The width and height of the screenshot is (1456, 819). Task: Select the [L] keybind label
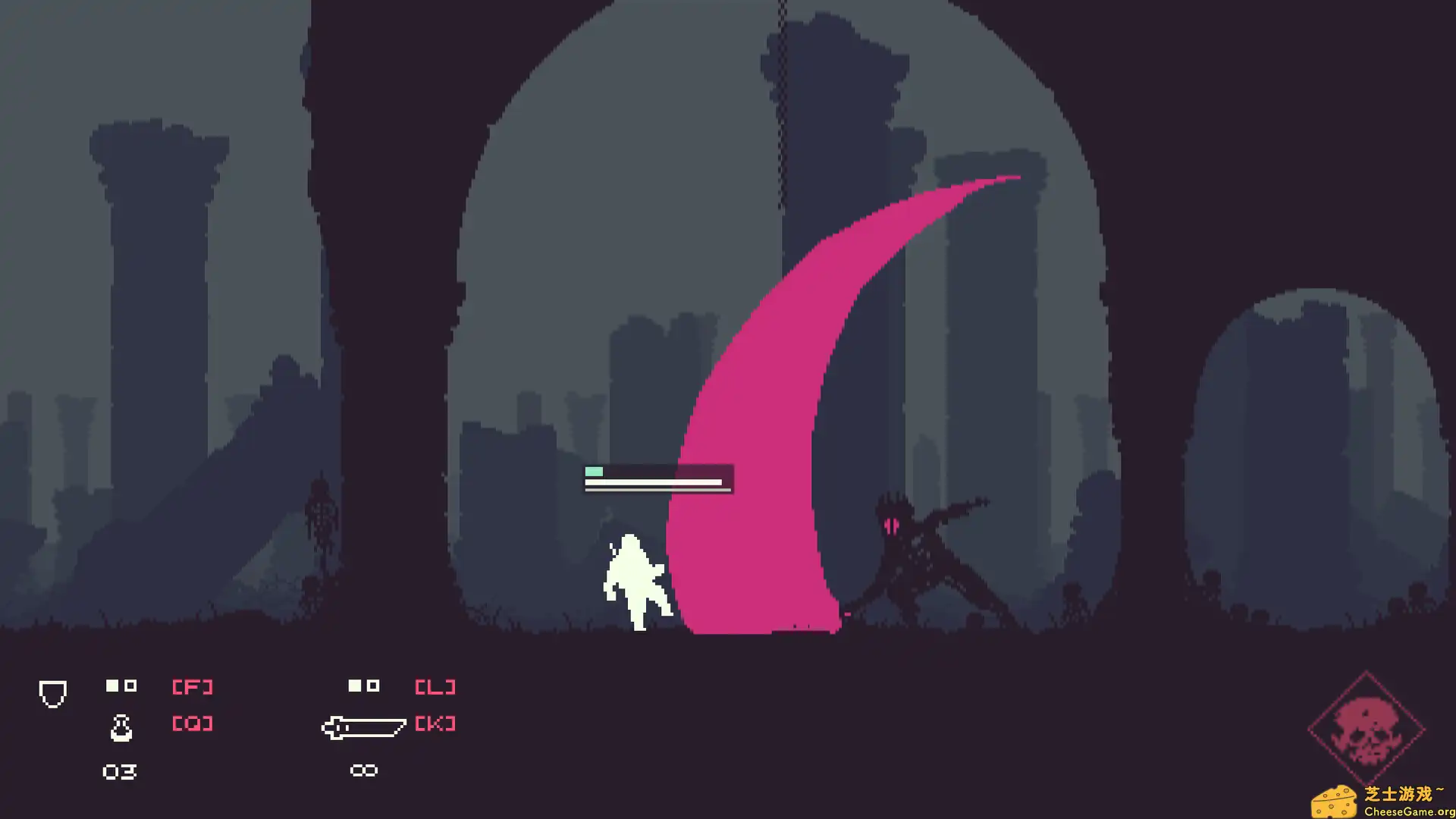(x=436, y=685)
